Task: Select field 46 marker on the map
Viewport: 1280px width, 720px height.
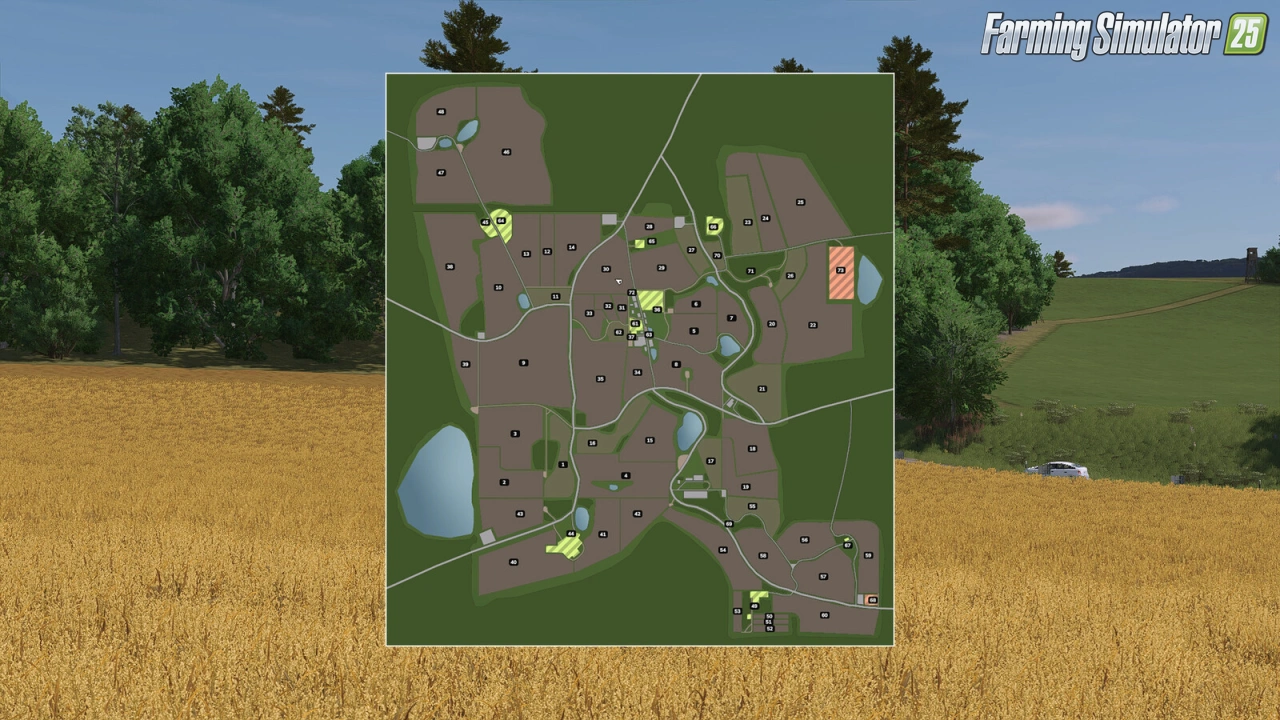Action: [x=506, y=152]
